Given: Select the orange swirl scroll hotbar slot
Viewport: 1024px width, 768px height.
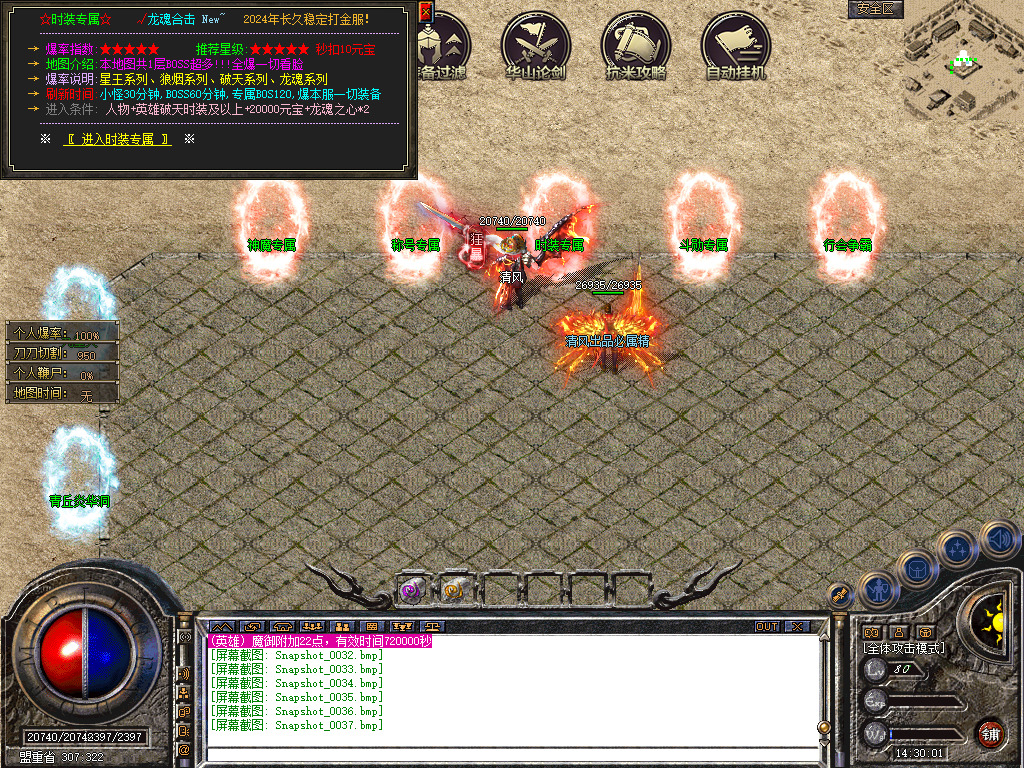Looking at the screenshot, I should 455,590.
